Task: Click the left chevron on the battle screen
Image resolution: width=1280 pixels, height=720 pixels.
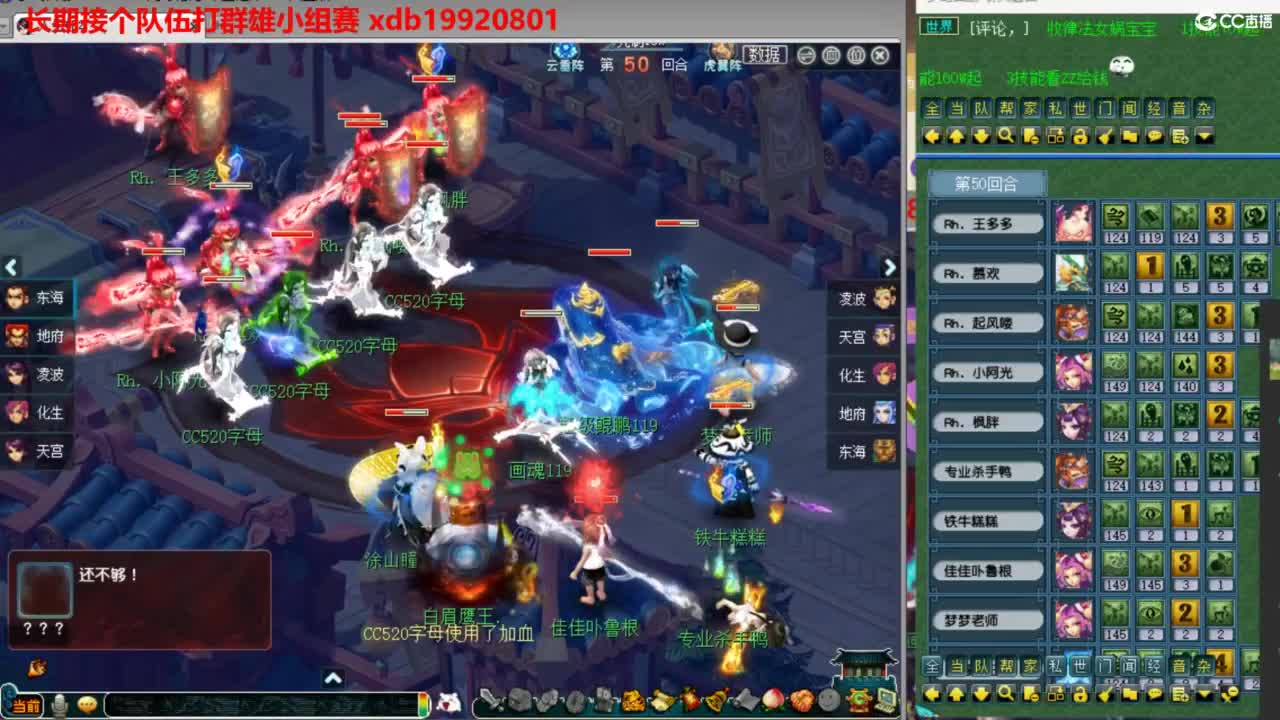Action: [11, 267]
